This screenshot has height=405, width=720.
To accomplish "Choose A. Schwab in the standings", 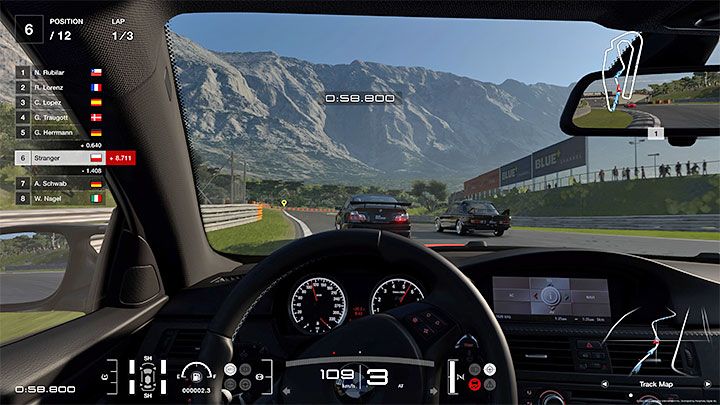I will tap(60, 184).
